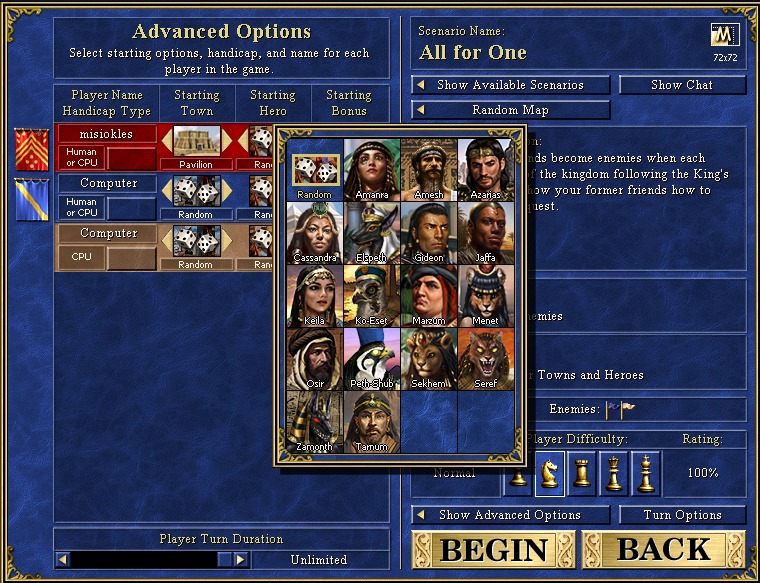Select hero Gideon portrait
The width and height of the screenshot is (760, 583).
click(429, 231)
